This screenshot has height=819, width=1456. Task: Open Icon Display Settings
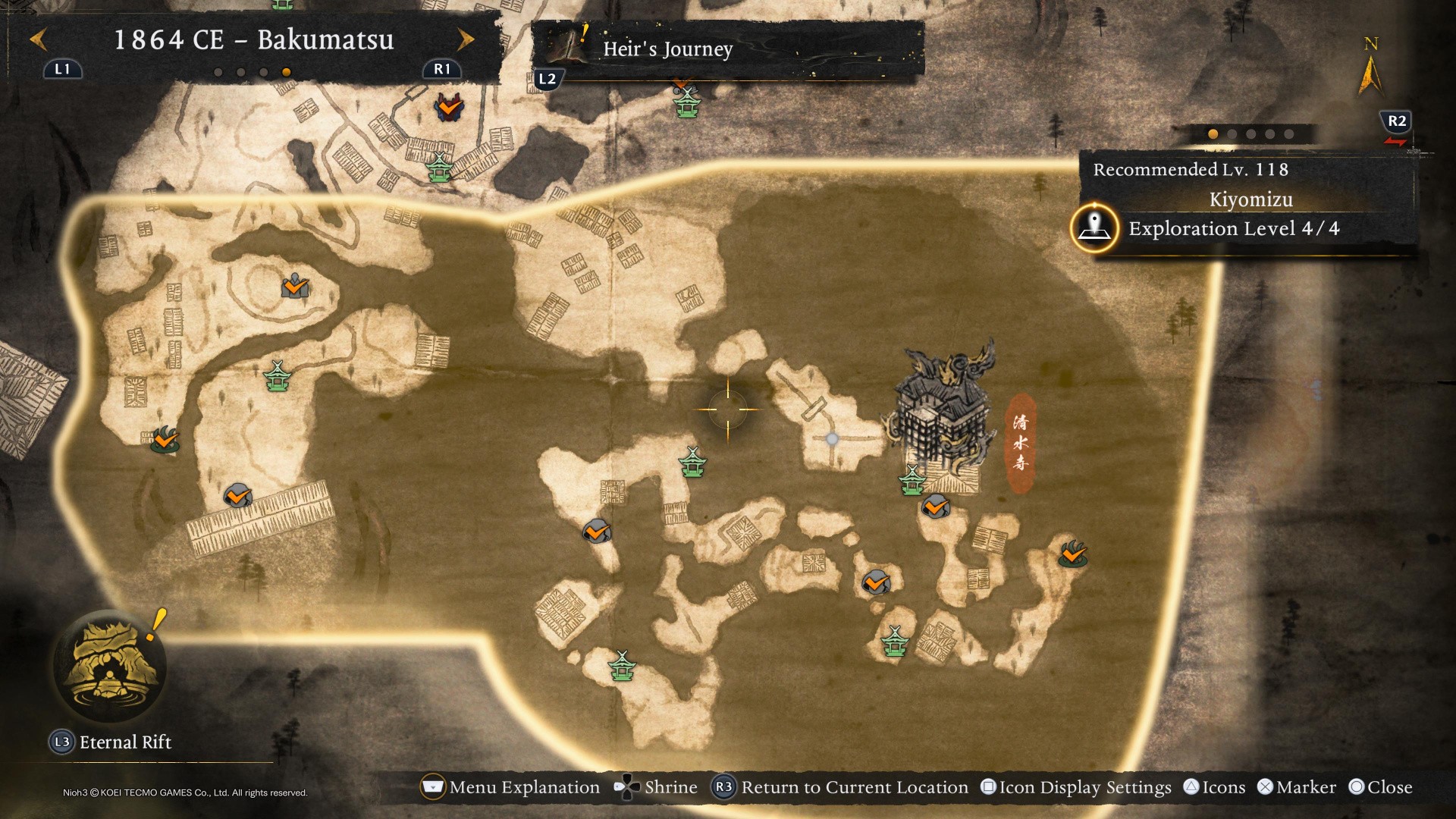point(1076,787)
